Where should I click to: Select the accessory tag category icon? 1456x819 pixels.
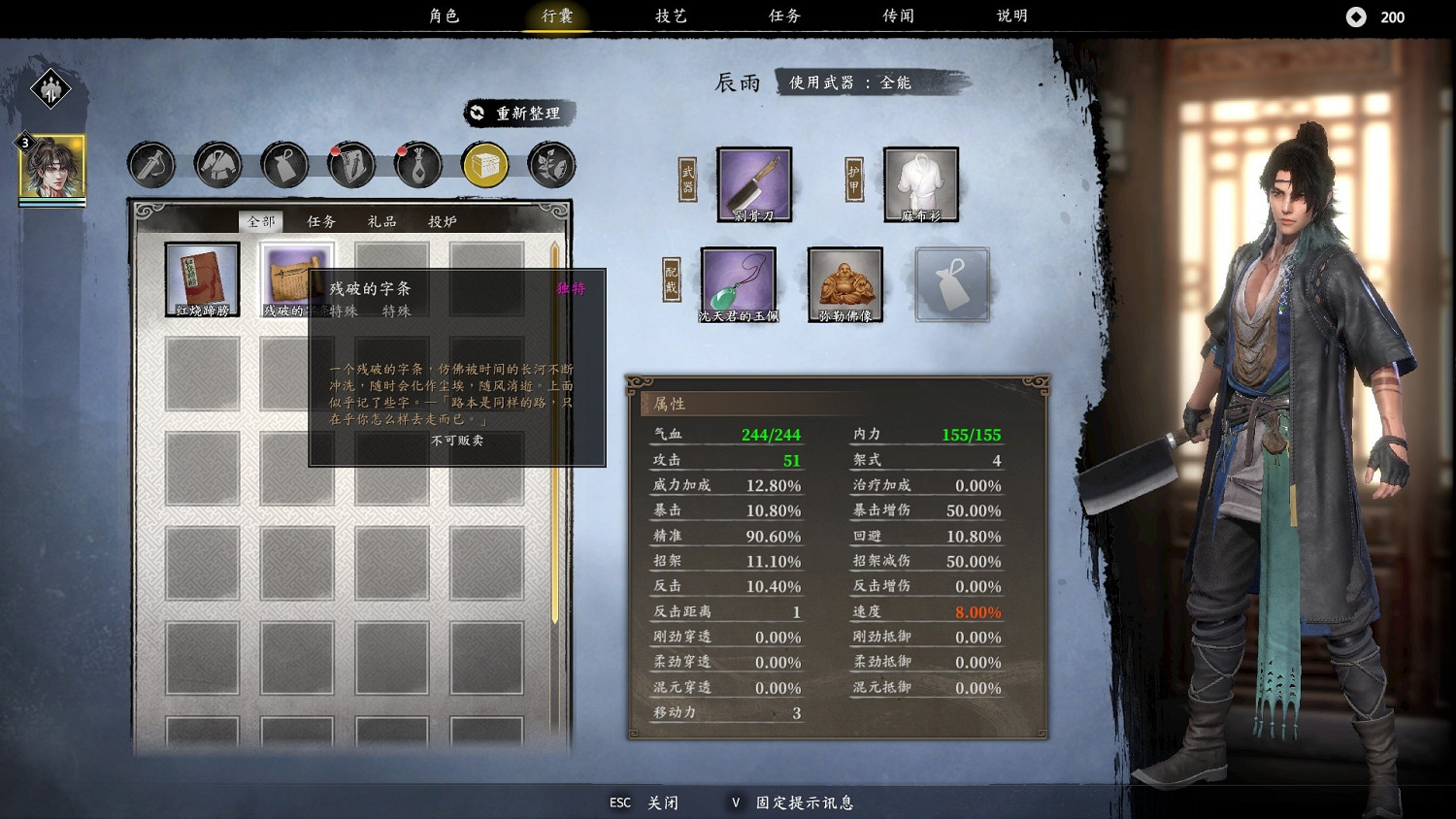point(283,164)
